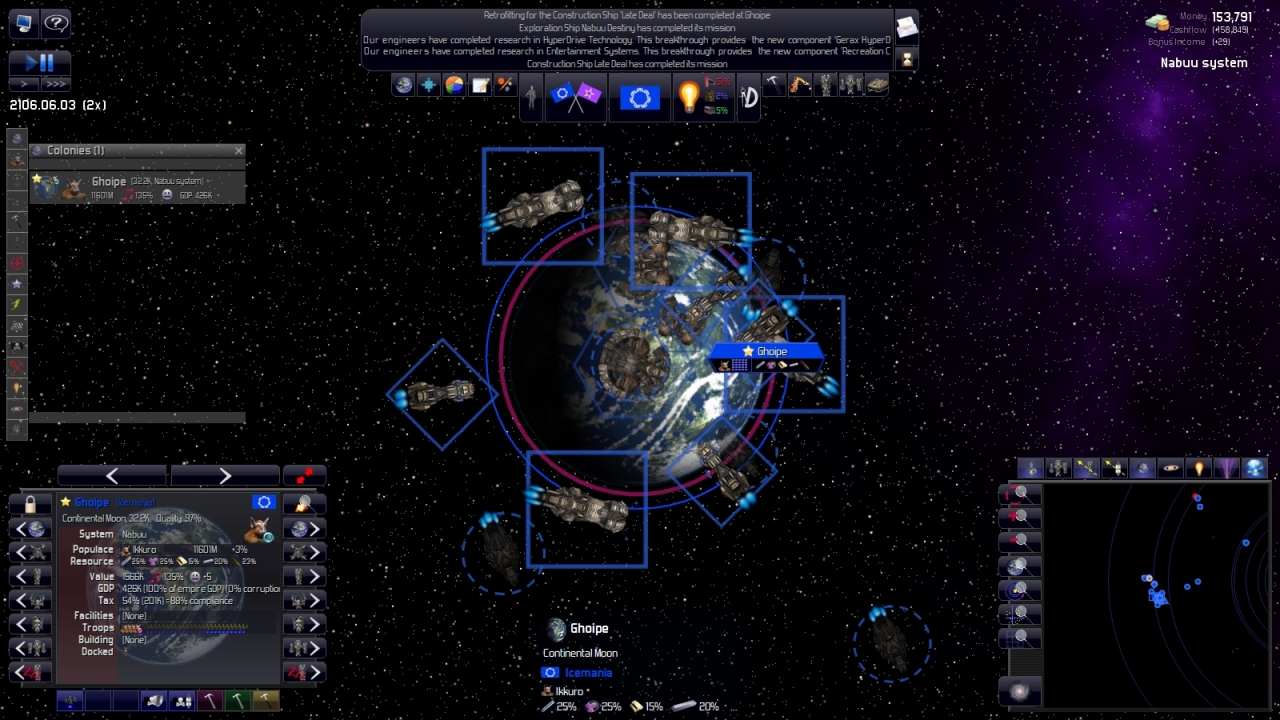This screenshot has width=1280, height=720.
Task: Advance to the next colony with the right arrow
Action: tap(225, 474)
